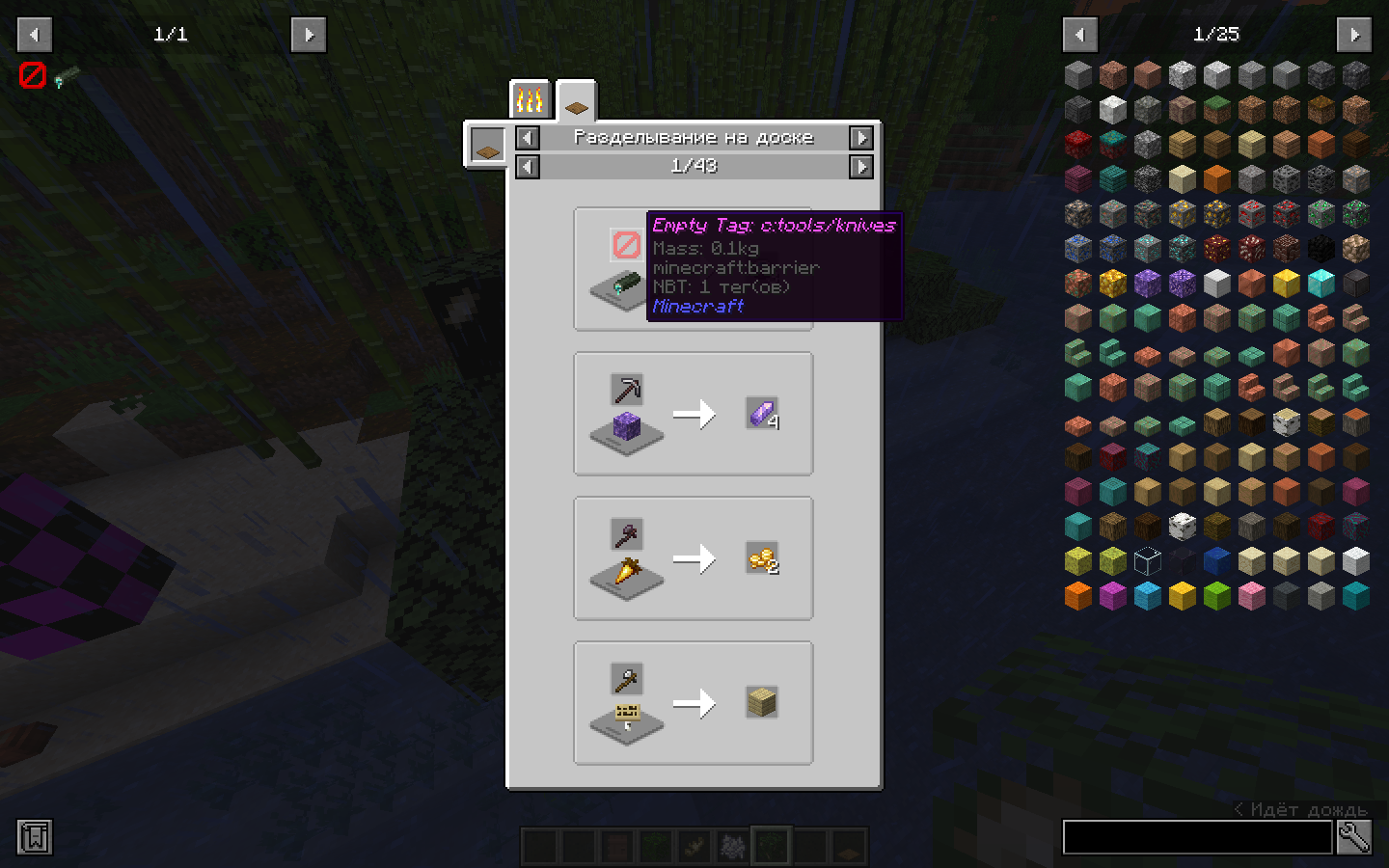The height and width of the screenshot is (868, 1389).
Task: Go to next page of cutting board recipes
Action: (x=861, y=166)
